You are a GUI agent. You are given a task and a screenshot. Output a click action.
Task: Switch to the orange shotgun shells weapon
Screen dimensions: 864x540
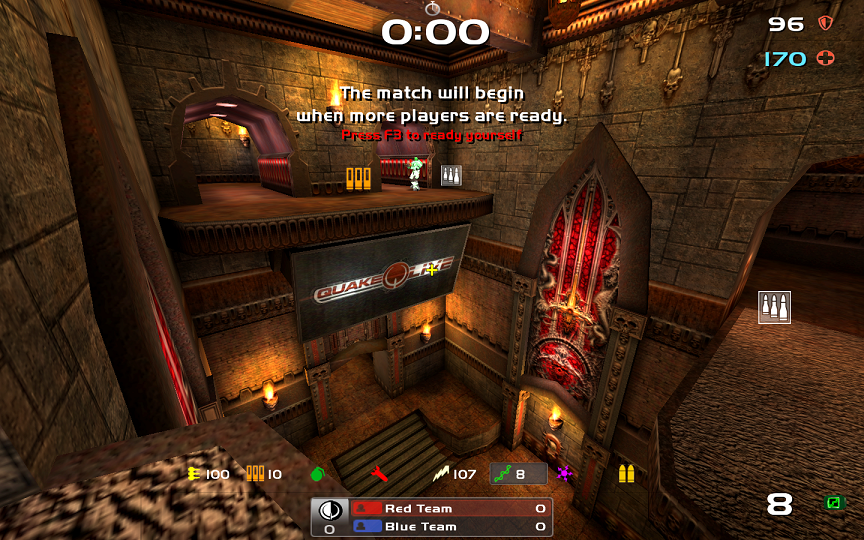[256, 474]
